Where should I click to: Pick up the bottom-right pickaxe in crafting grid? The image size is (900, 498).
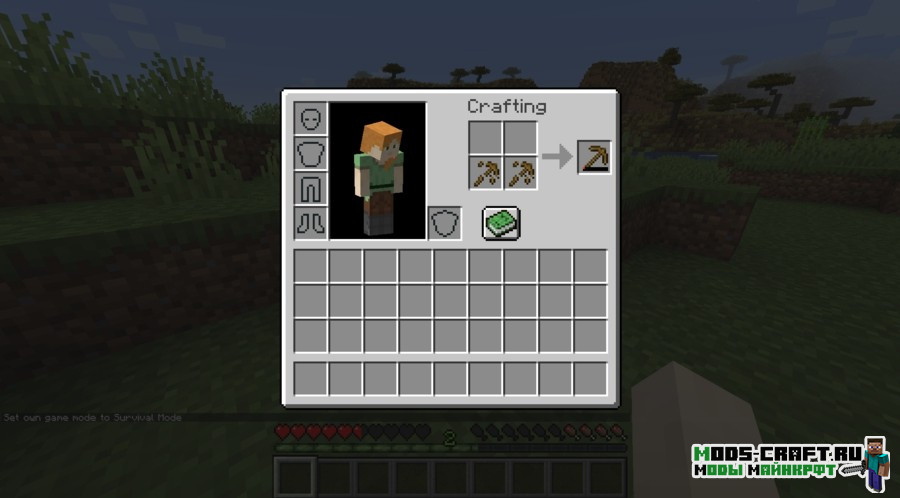point(521,173)
